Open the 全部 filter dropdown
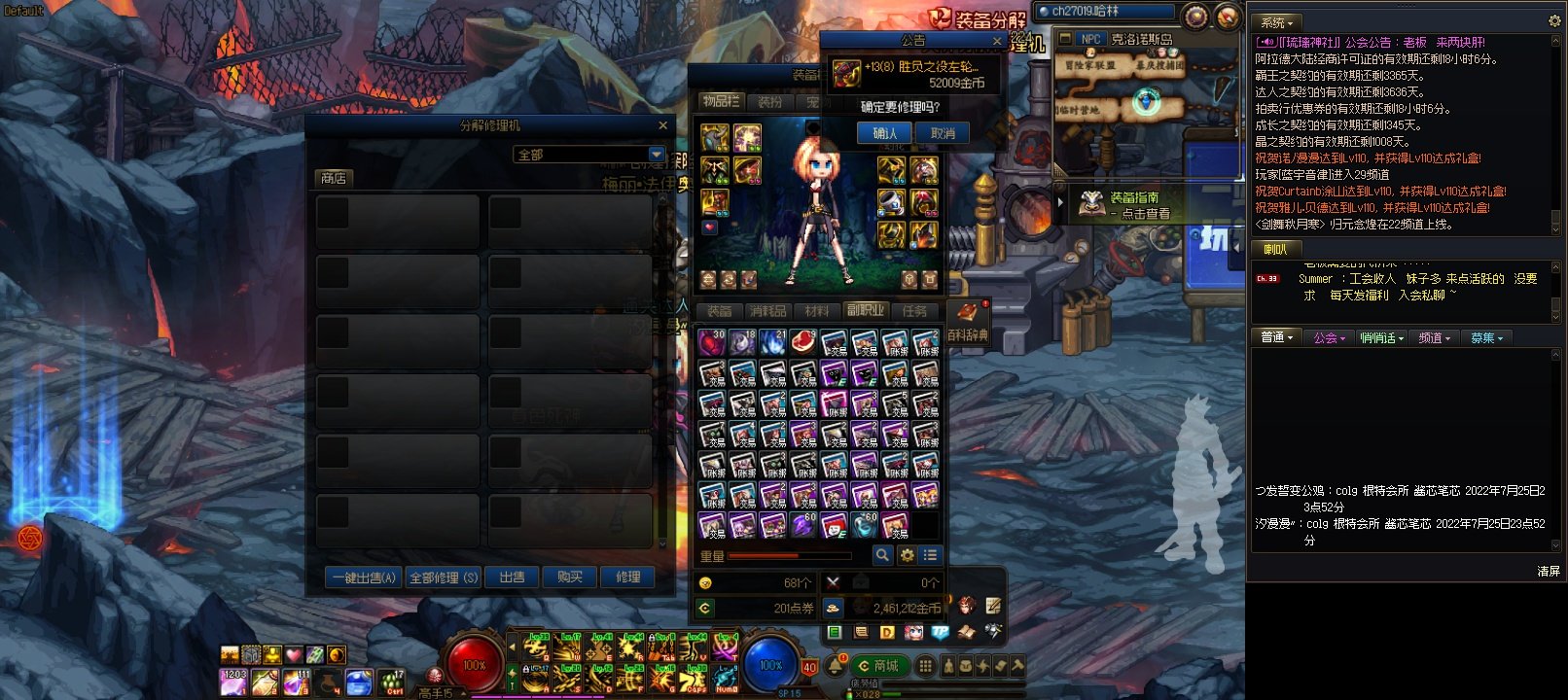This screenshot has height=700, width=1568. (x=657, y=155)
